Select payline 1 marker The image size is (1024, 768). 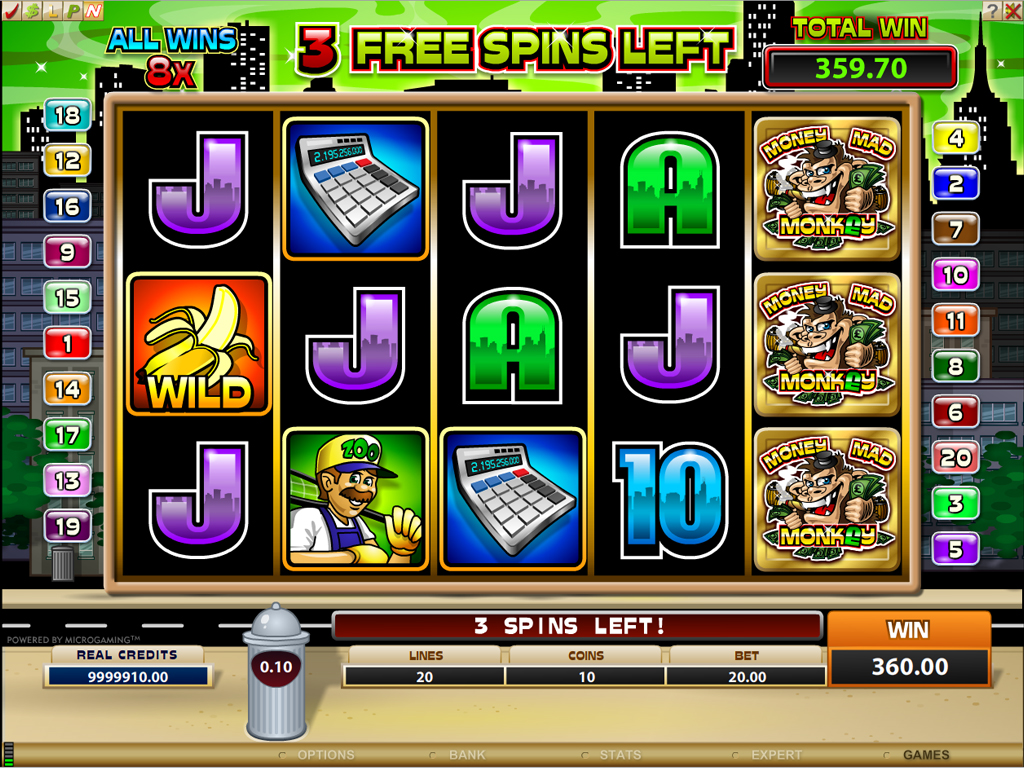[x=67, y=345]
